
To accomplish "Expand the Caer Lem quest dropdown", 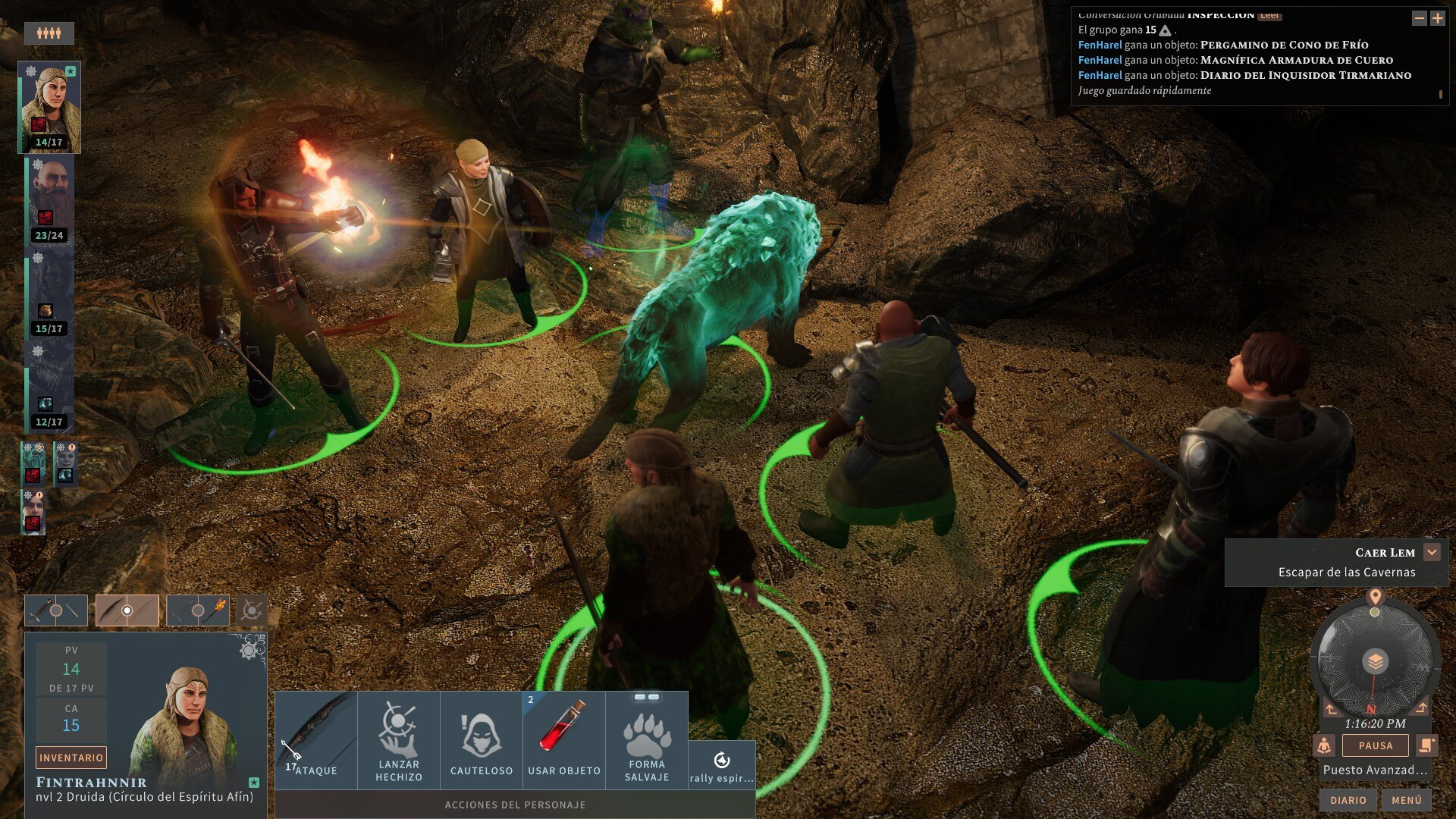I will (1432, 552).
